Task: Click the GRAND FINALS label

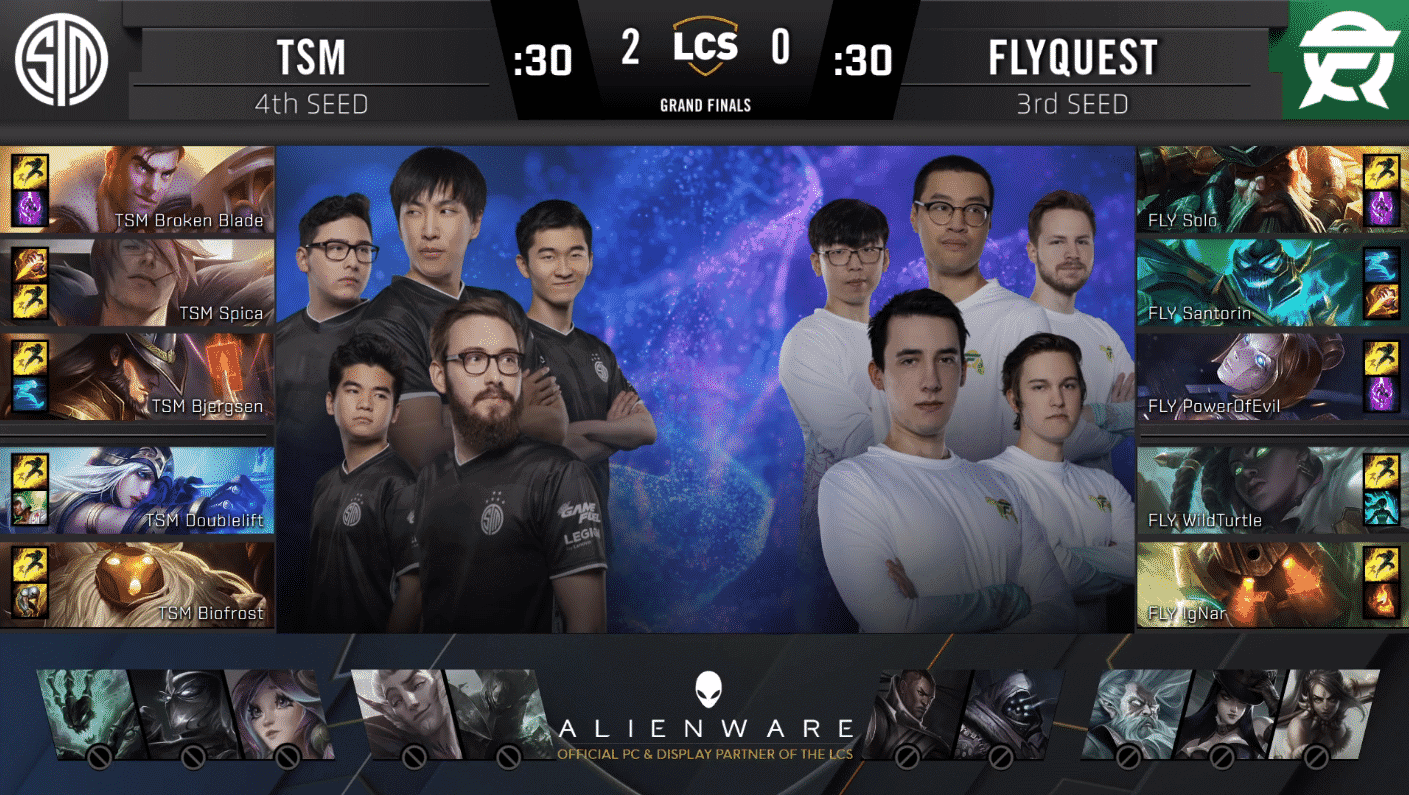Action: coord(705,103)
